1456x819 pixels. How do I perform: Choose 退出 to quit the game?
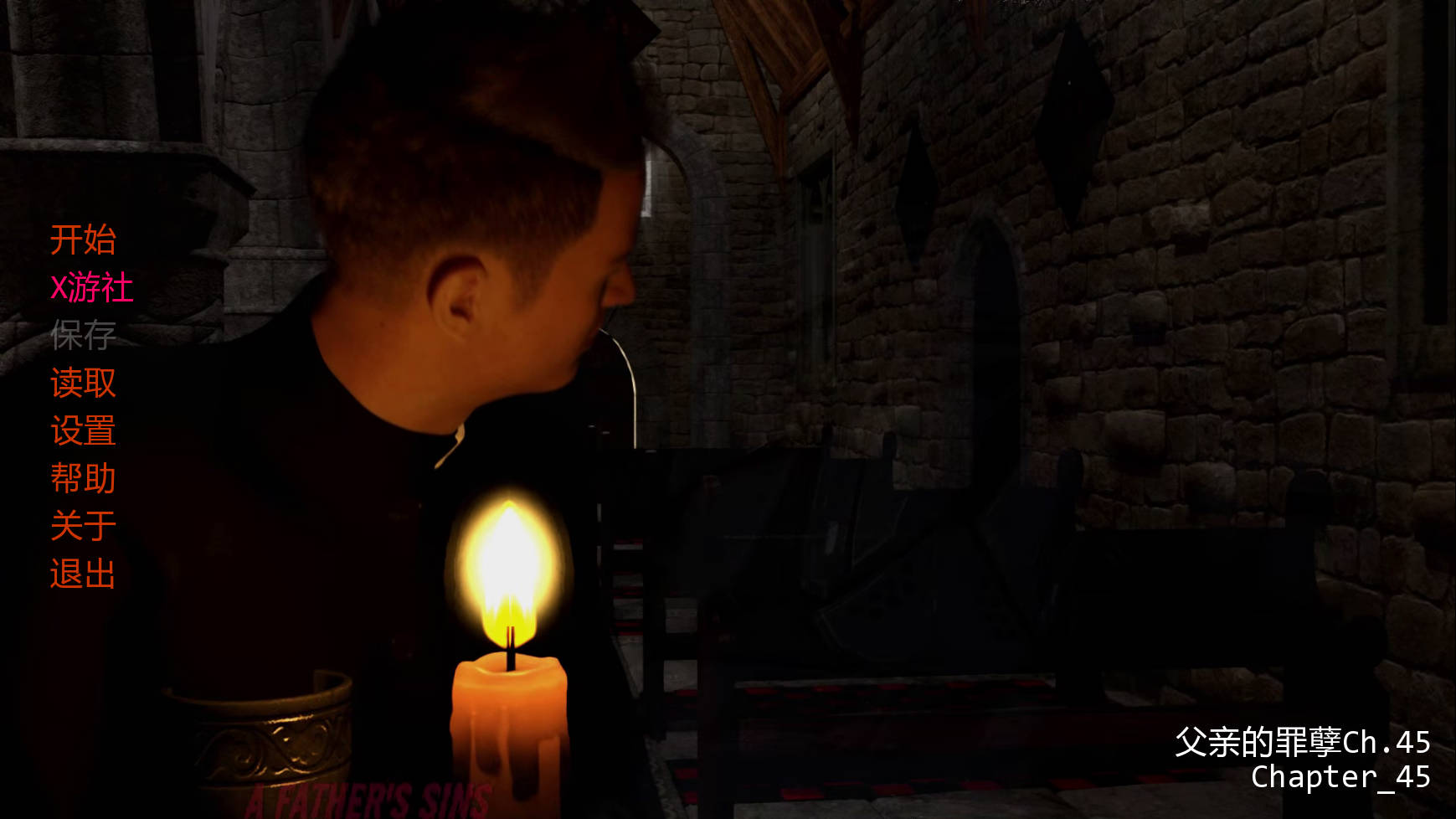(83, 574)
